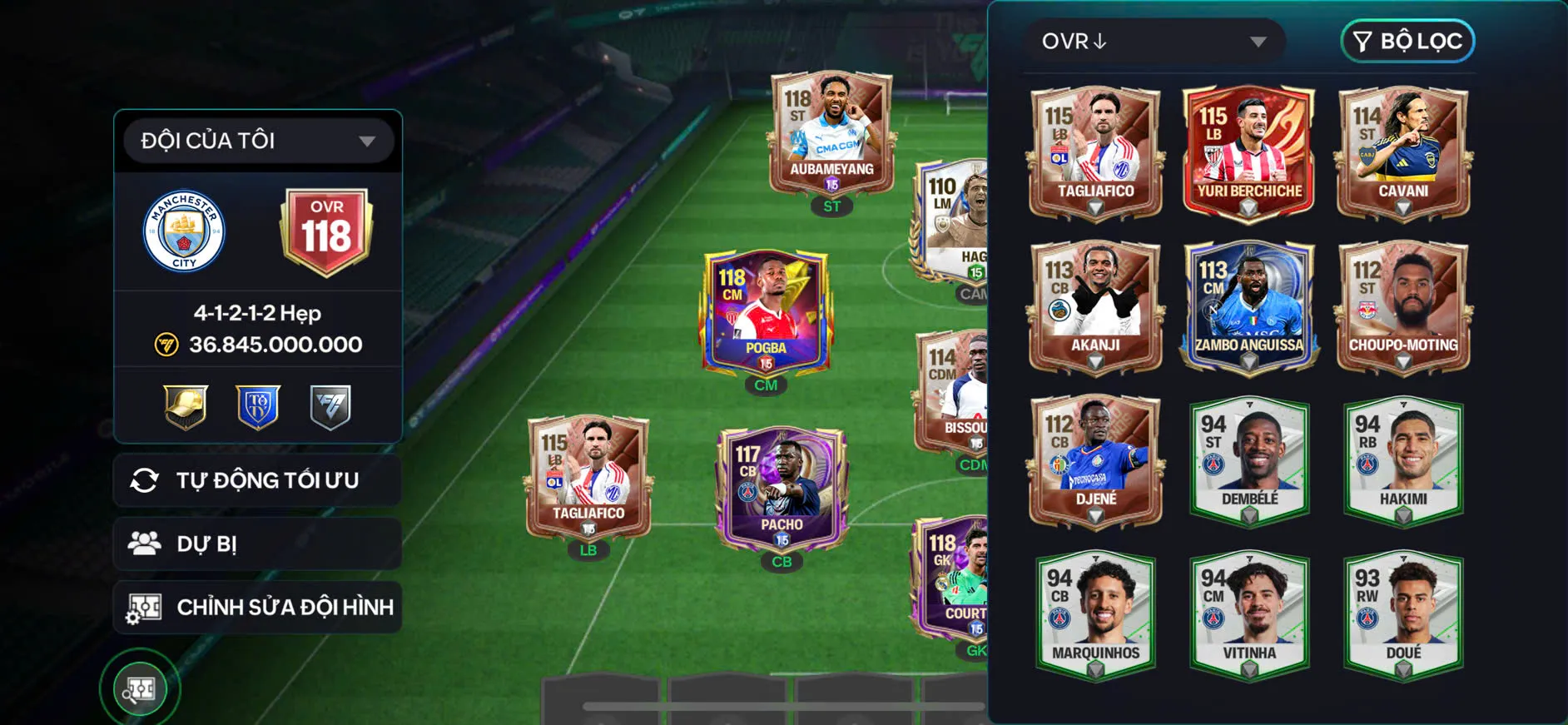Select the Pogba CM card on pitch
The width and height of the screenshot is (1568, 725).
coord(766,312)
